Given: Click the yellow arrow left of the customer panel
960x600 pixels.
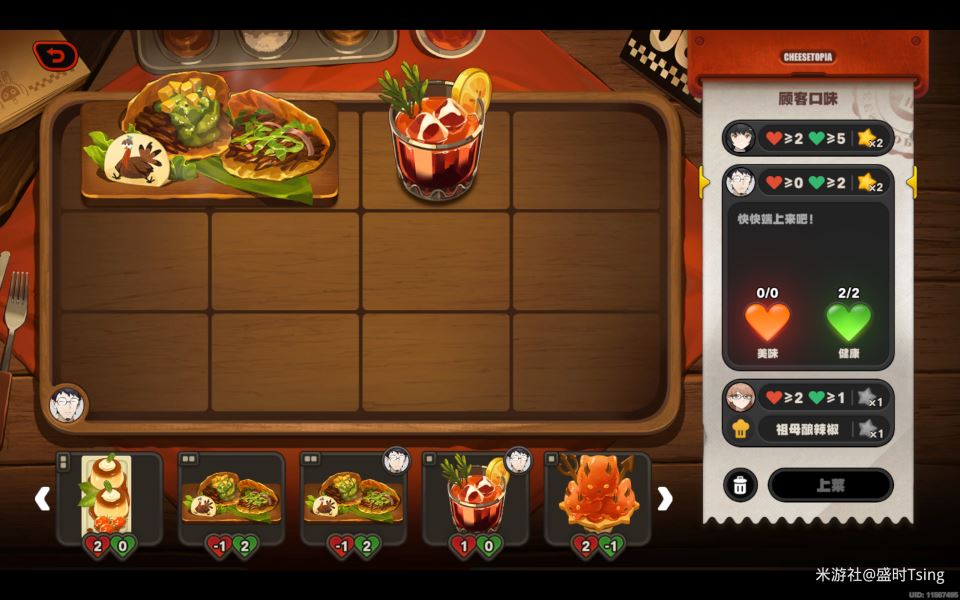Looking at the screenshot, I should [x=705, y=182].
